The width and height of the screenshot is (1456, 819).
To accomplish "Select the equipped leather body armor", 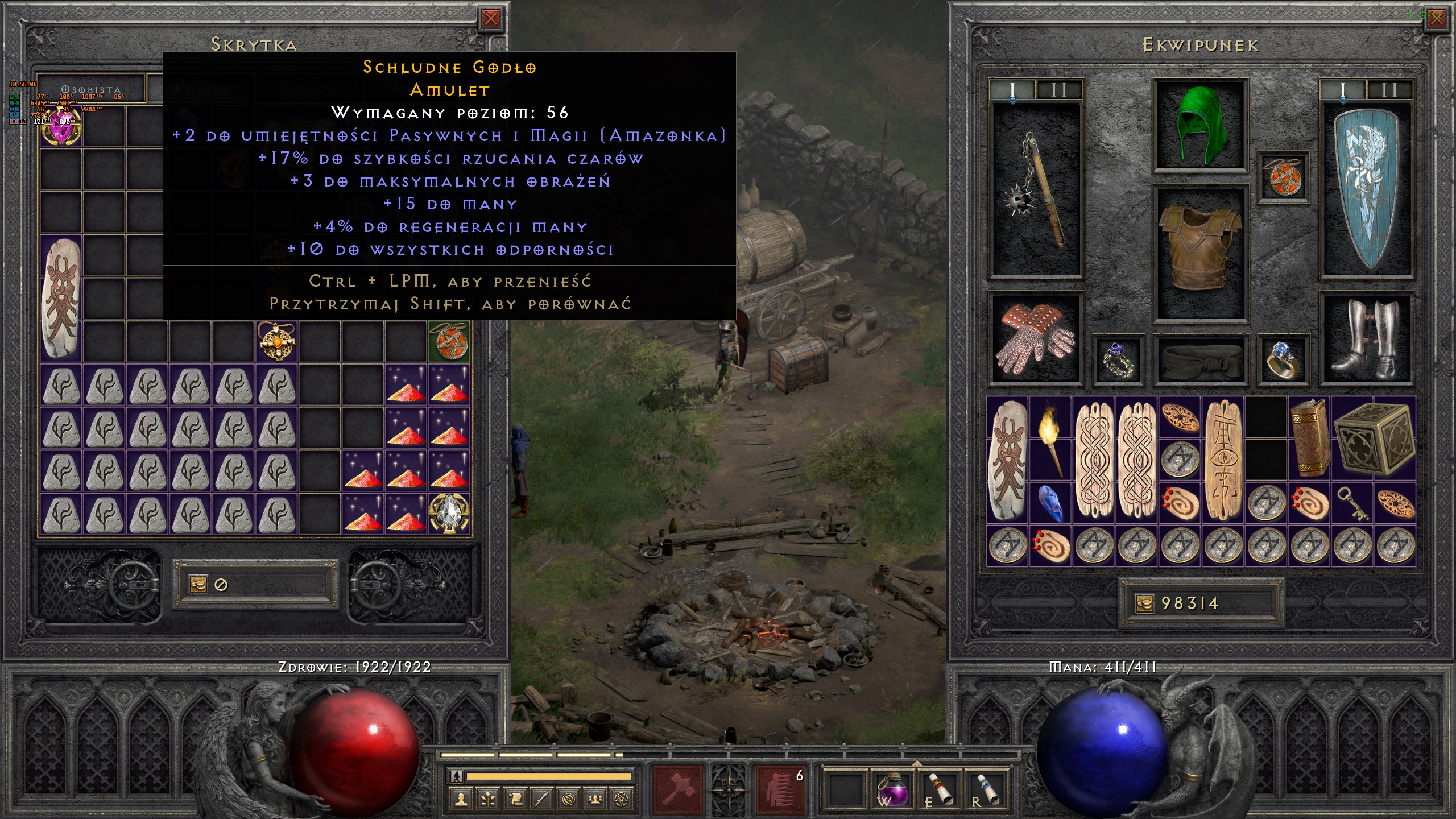I will (1200, 250).
